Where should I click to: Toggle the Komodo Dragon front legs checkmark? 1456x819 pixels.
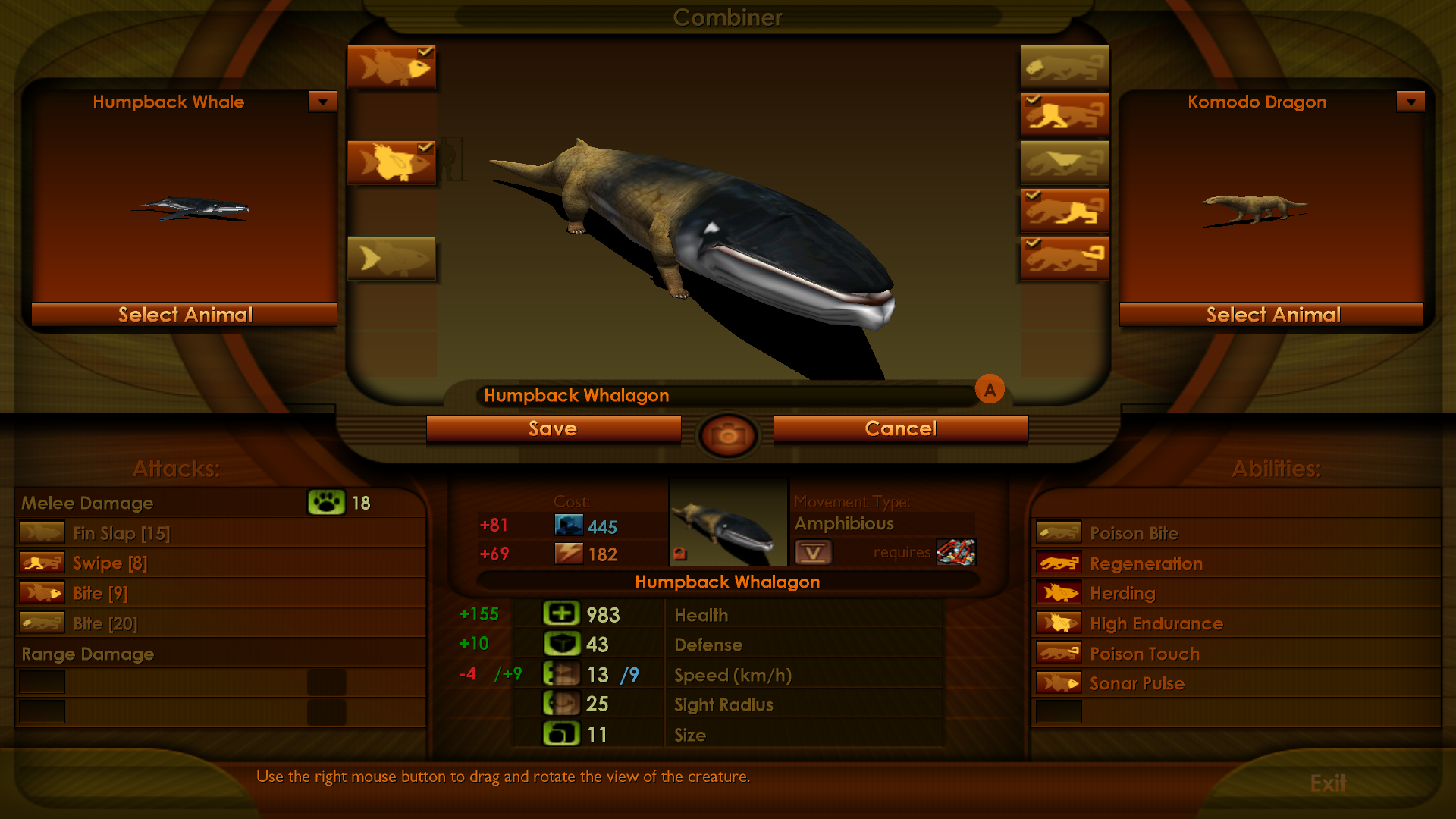pos(1033,101)
